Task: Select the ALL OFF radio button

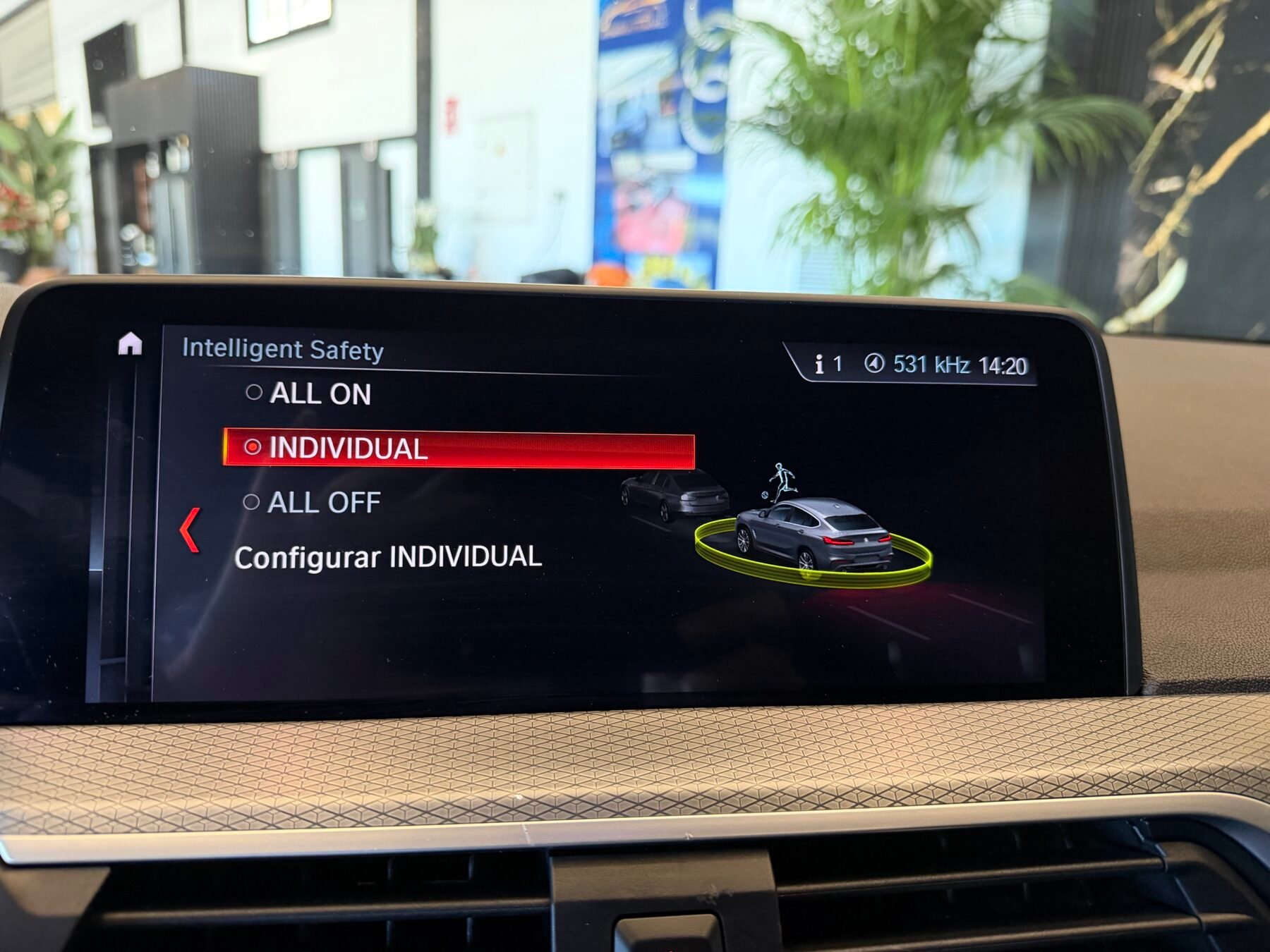Action: pos(250,501)
